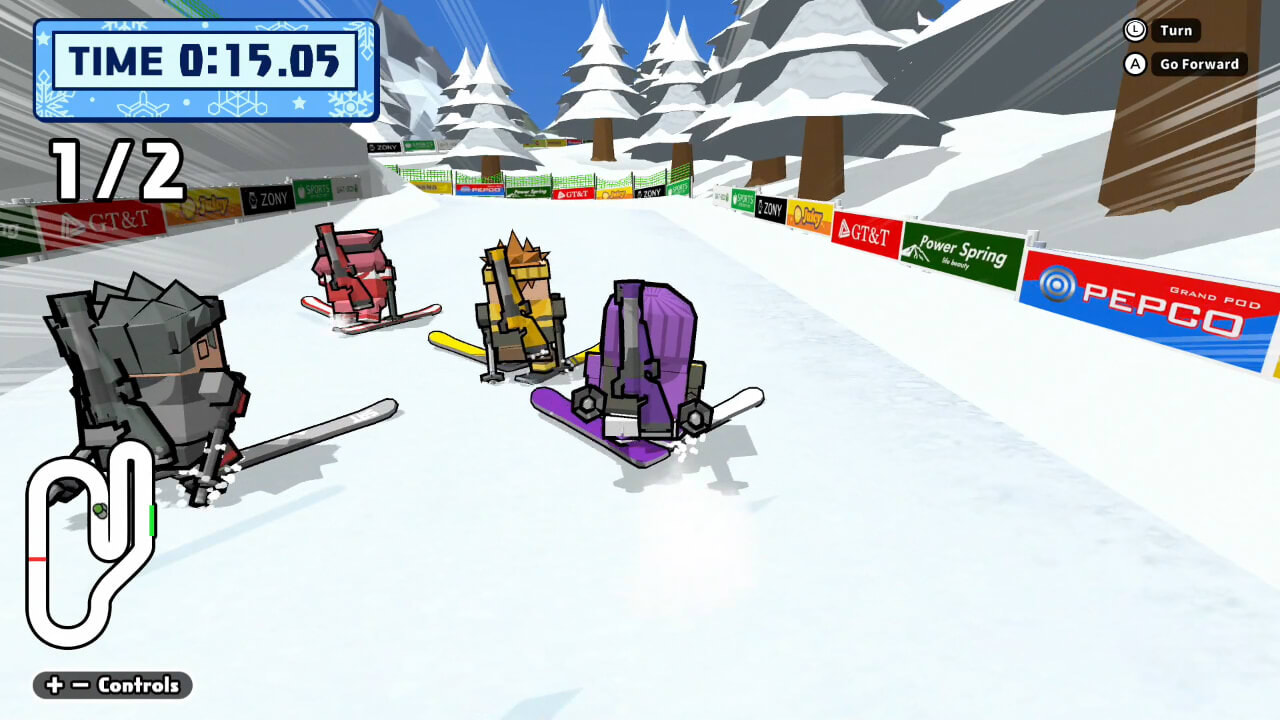Screen dimensions: 1280x720
Task: Click the Juicy banner advertisement
Action: 808,216
